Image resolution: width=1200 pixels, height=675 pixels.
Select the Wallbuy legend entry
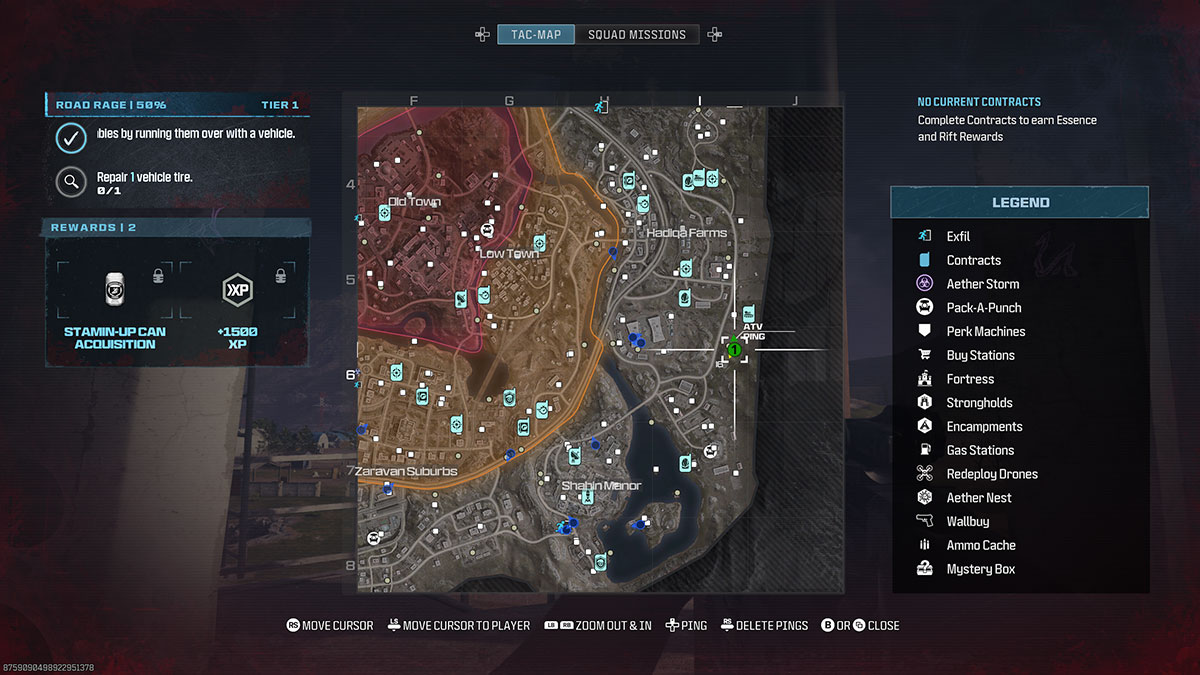(x=967, y=522)
